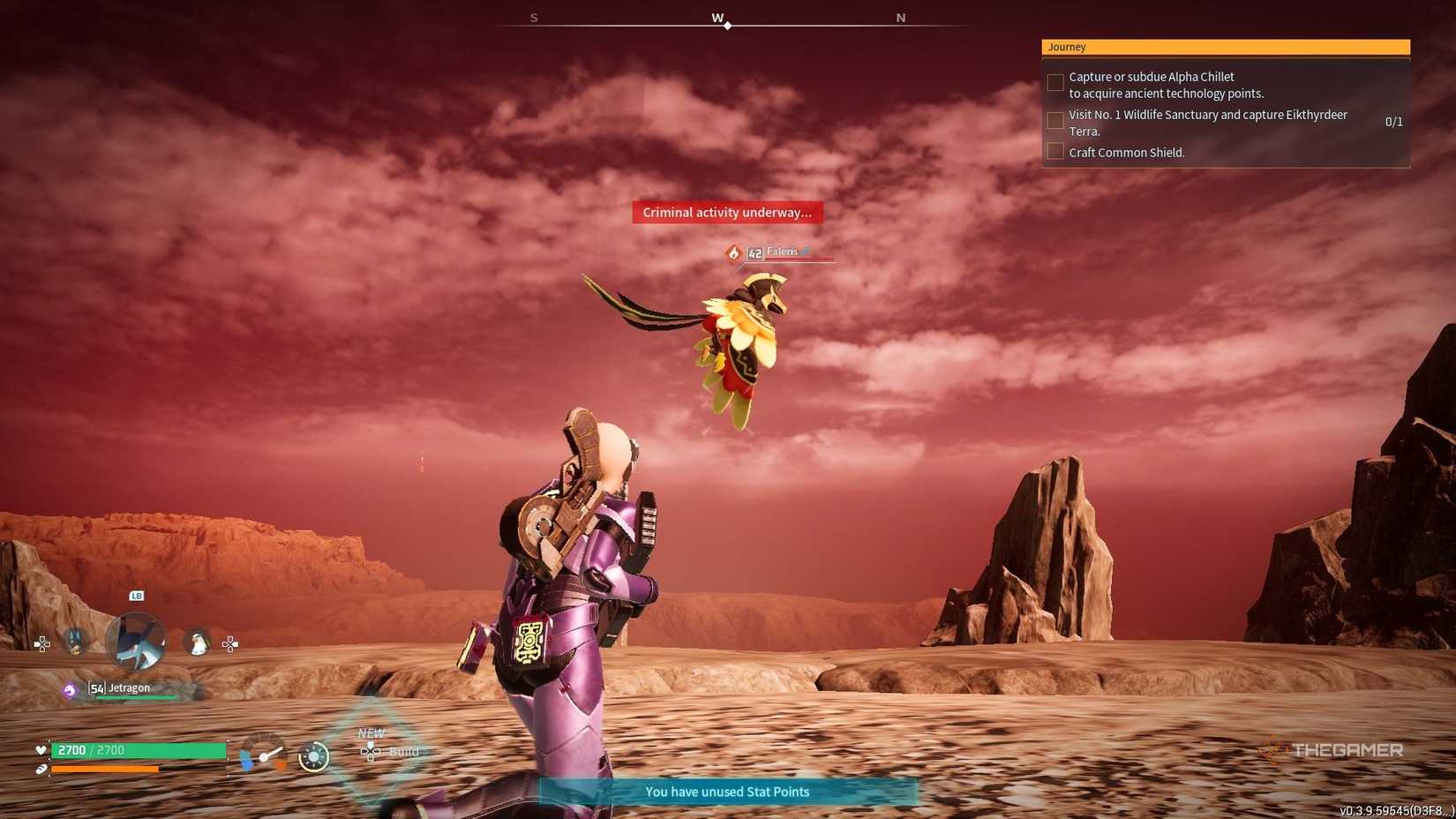Check the Visit No. 1 Wildlife Sanctuary objective
This screenshot has height=819, width=1456.
[x=1055, y=120]
